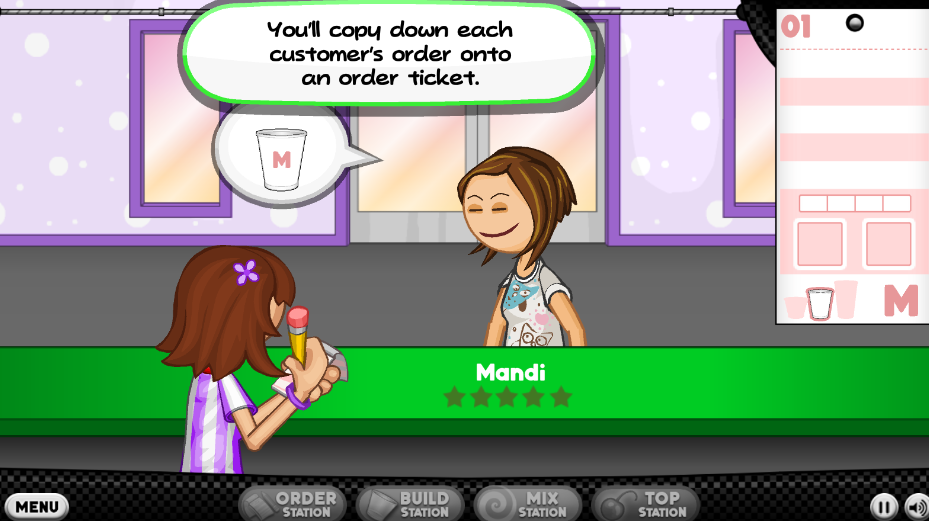Screen dimensions: 929x521
Task: Toggle the sound speaker icon
Action: point(916,507)
